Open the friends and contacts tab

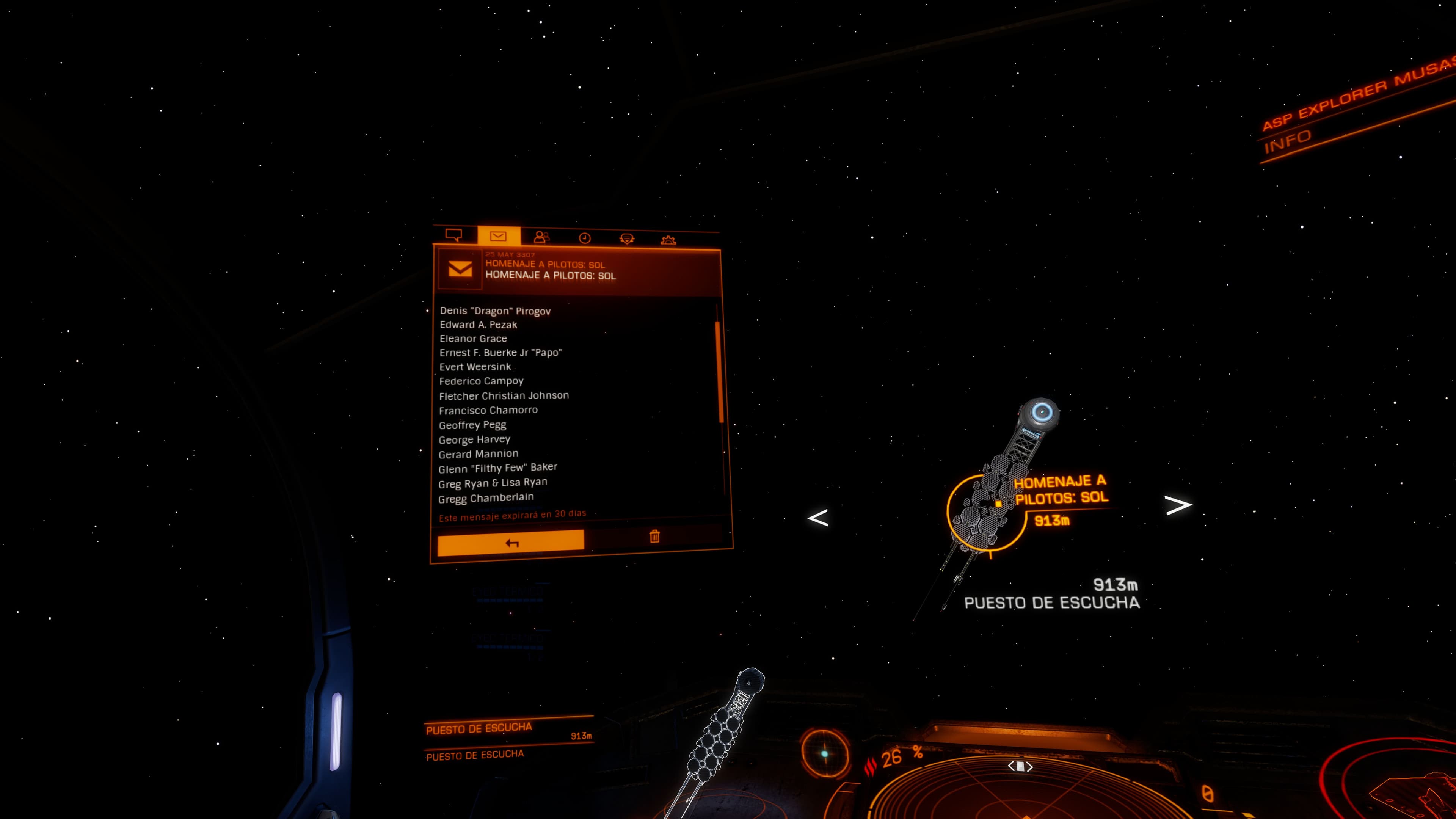pyautogui.click(x=541, y=237)
